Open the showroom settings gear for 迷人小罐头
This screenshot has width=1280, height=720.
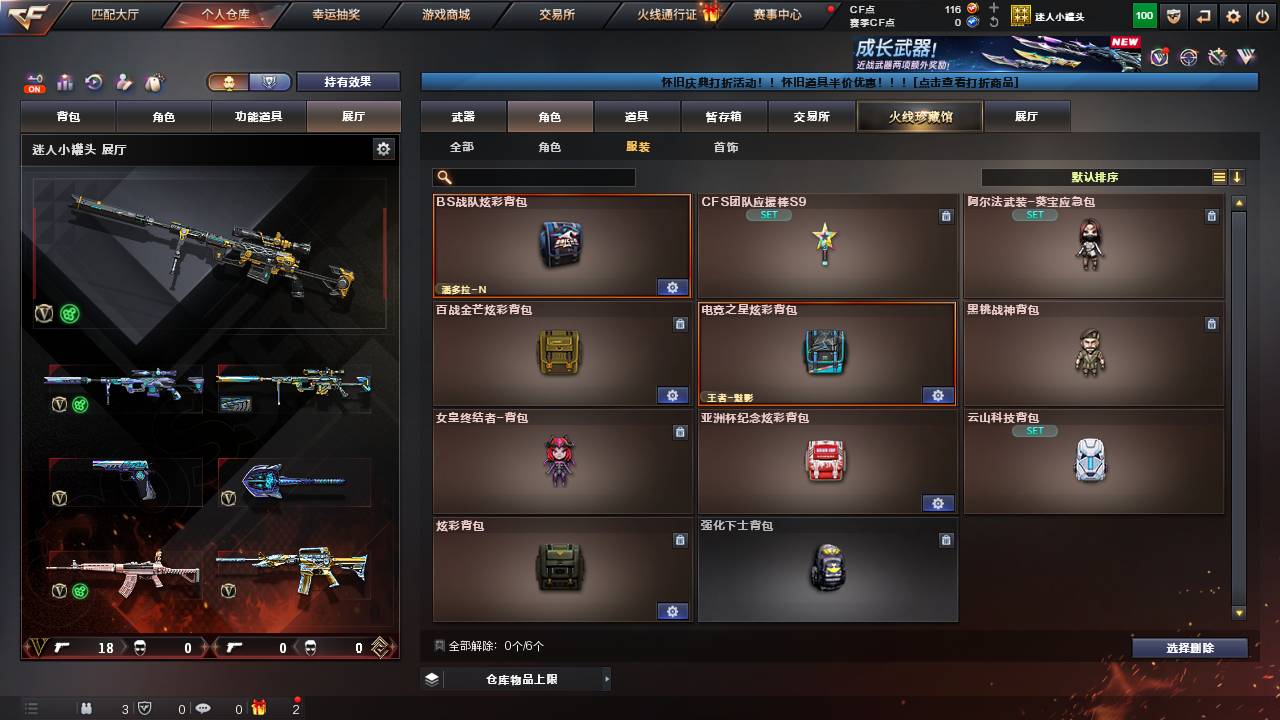(x=383, y=147)
